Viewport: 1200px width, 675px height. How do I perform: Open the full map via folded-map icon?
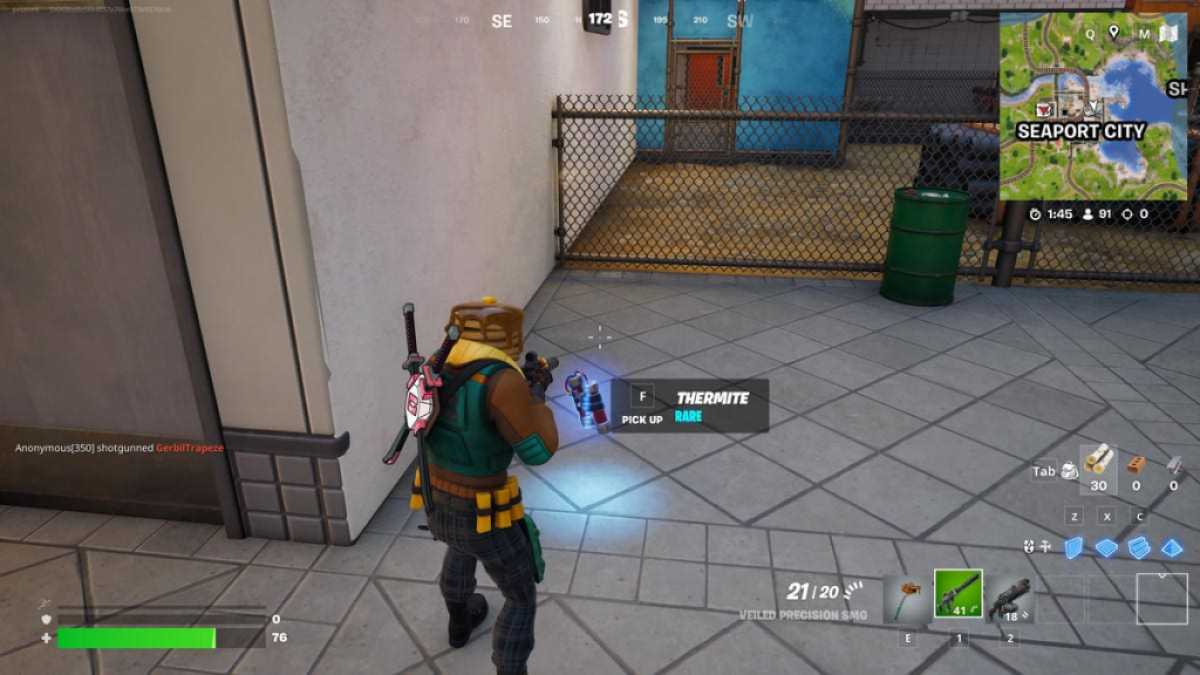tap(1168, 33)
